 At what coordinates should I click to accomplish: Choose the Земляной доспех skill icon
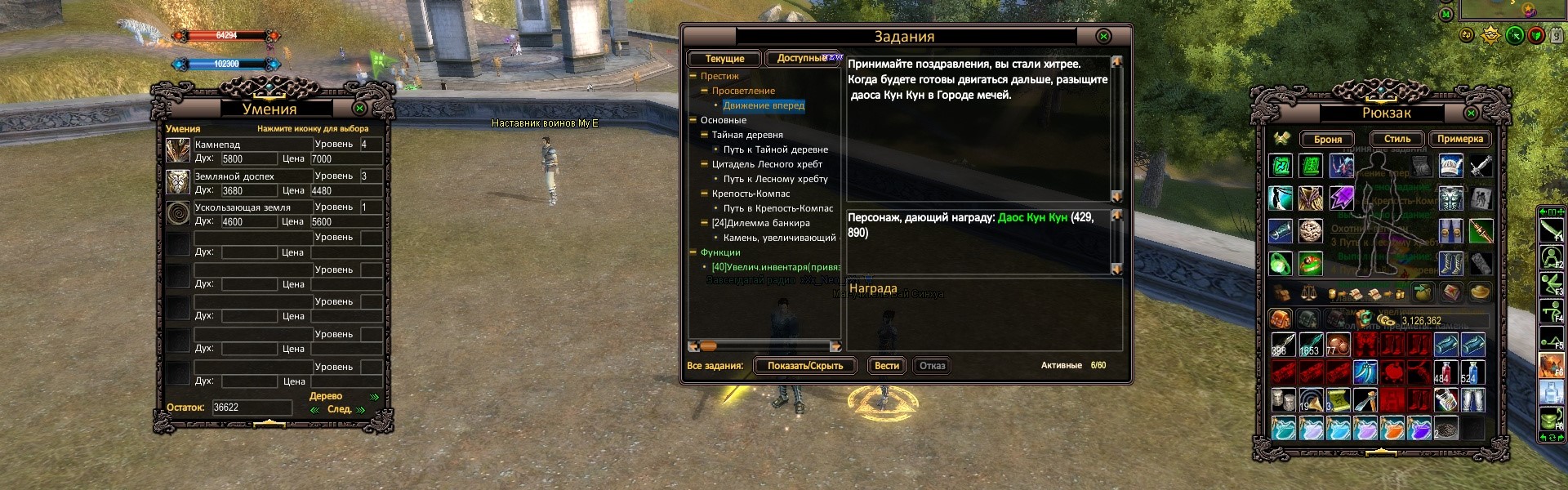point(178,182)
